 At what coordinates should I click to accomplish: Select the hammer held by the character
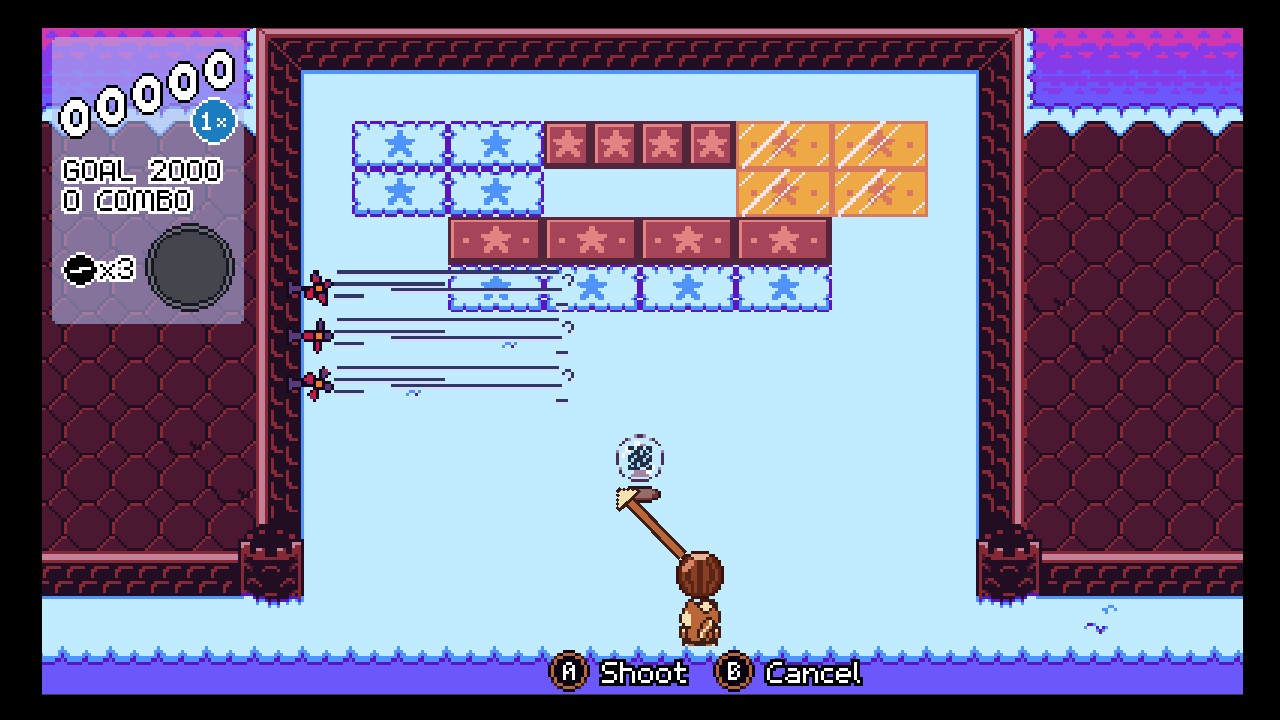click(x=650, y=510)
